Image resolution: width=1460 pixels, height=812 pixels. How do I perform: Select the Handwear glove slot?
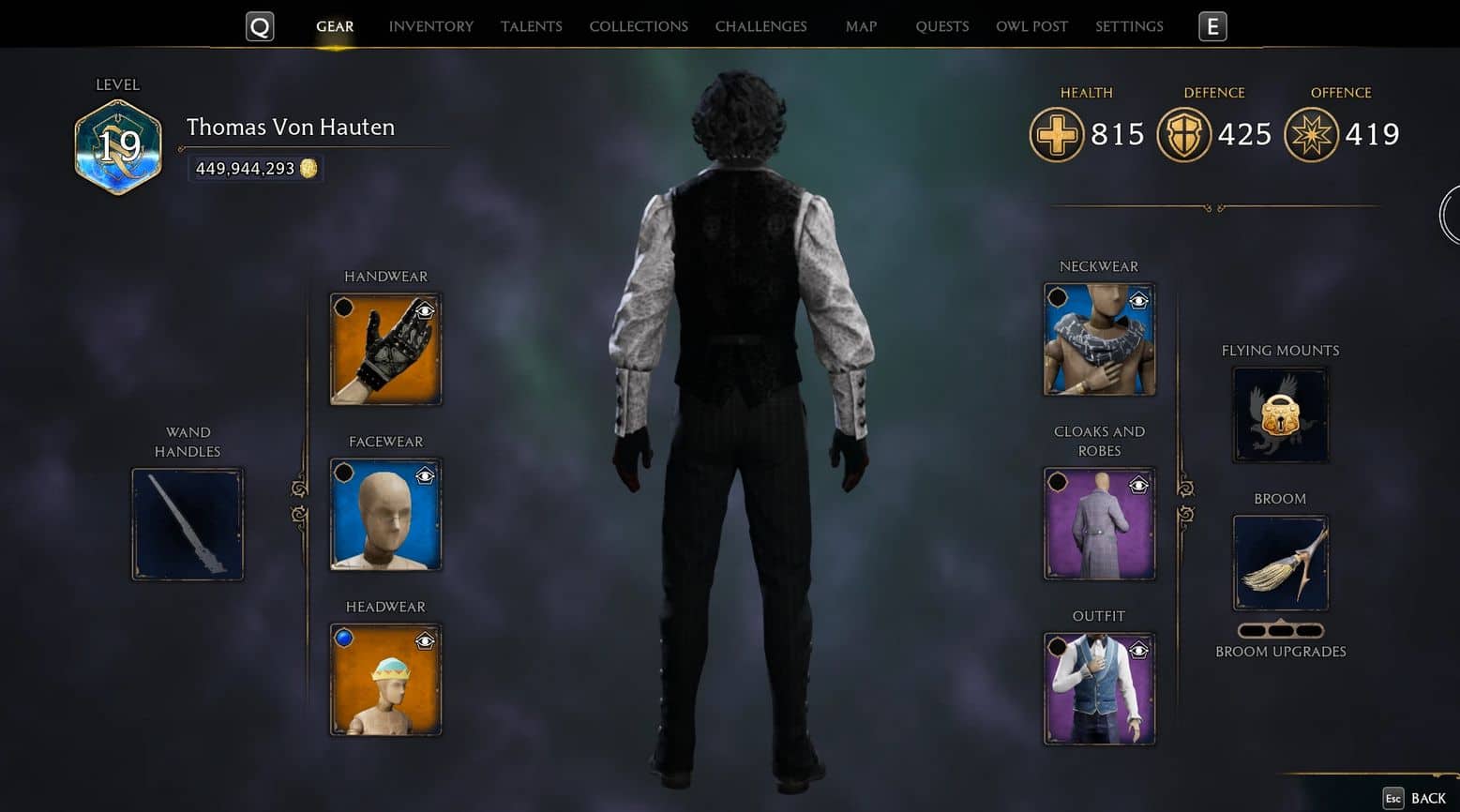385,350
